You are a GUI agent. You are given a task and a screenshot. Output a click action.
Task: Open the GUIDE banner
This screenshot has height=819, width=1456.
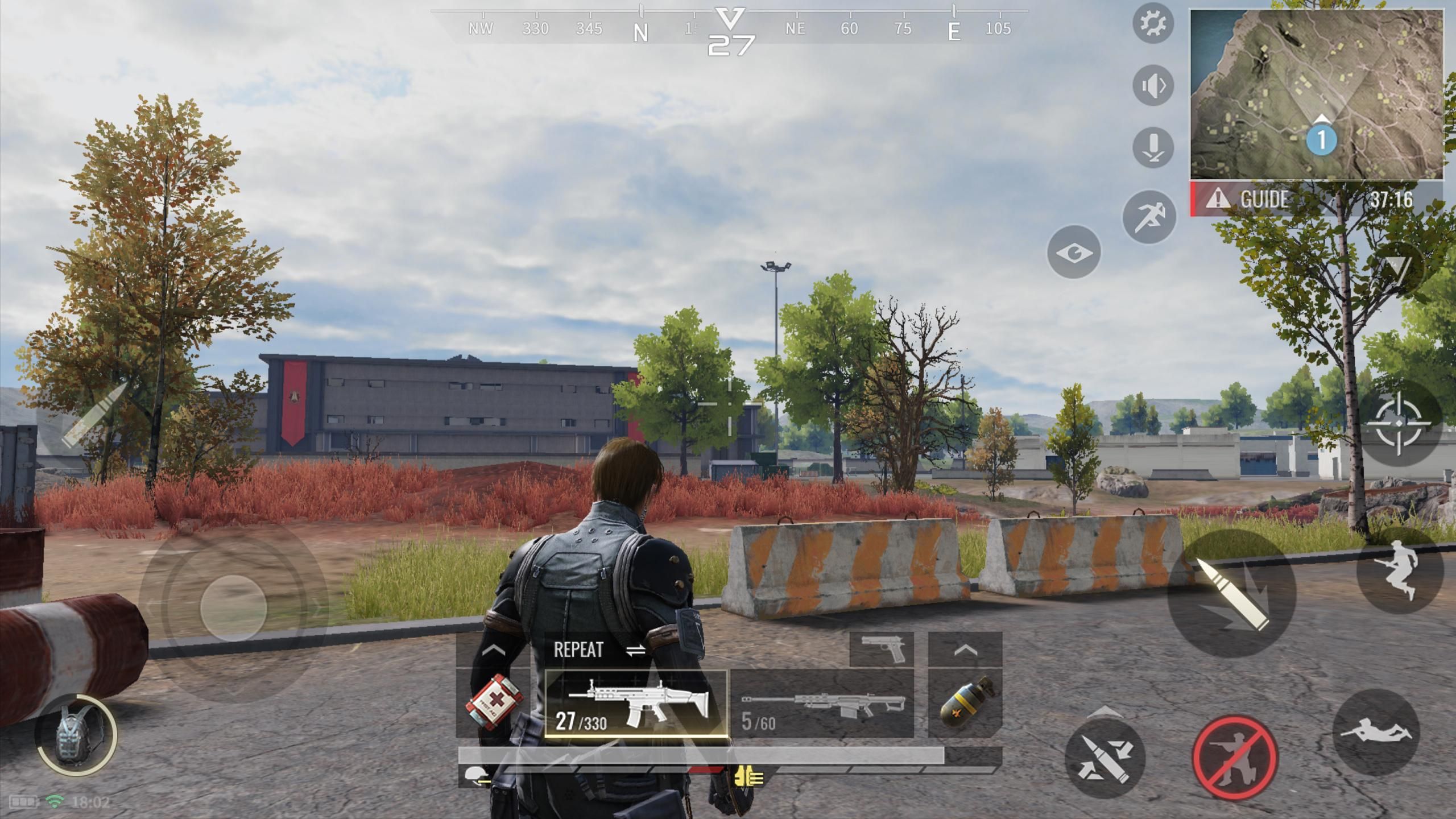[x=1257, y=199]
